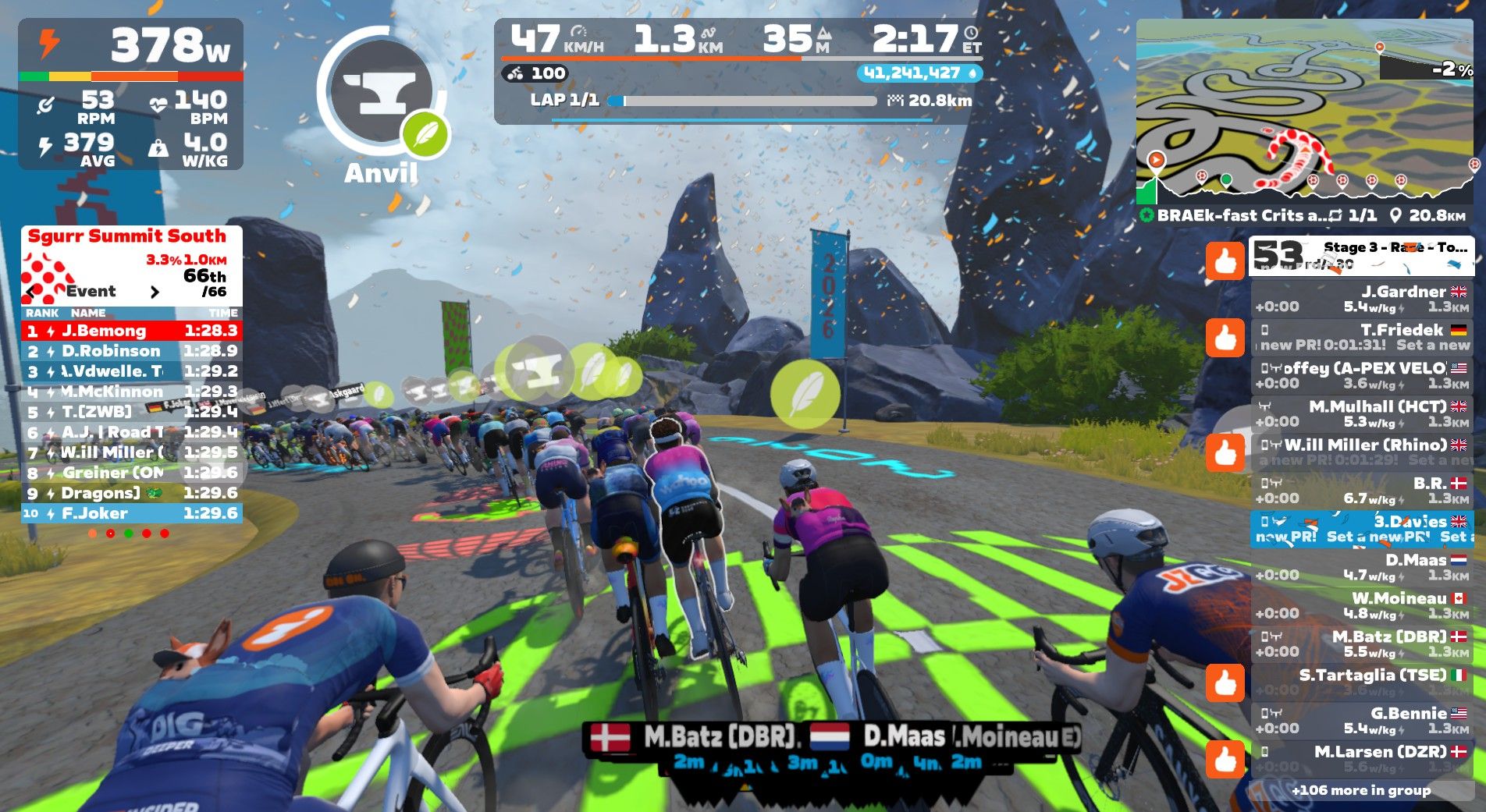
Task: Select F.Joker's tenth-place leaderboard row
Action: point(131,513)
